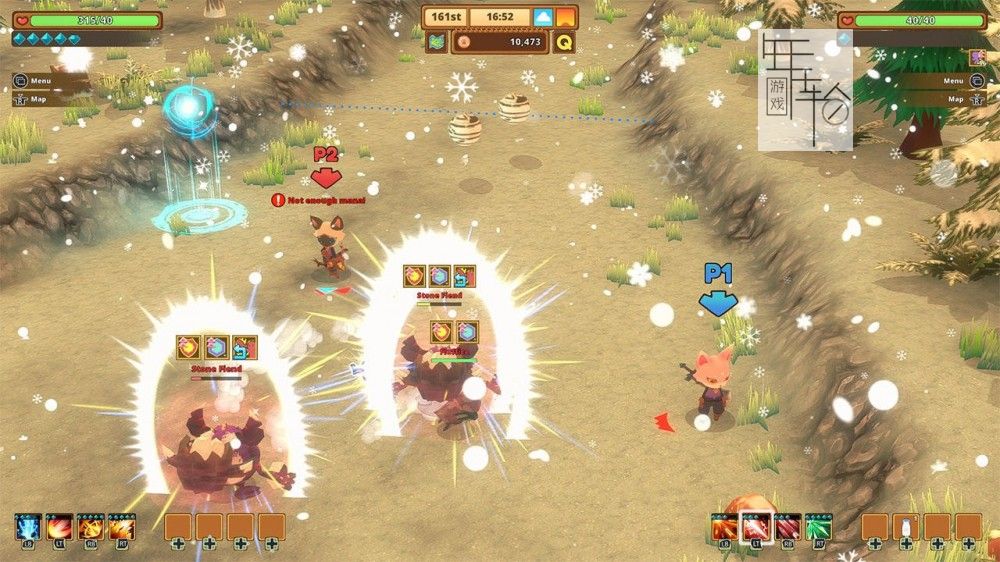The width and height of the screenshot is (1000, 562).
Task: Open P1's Menu entry
Action: (x=40, y=82)
